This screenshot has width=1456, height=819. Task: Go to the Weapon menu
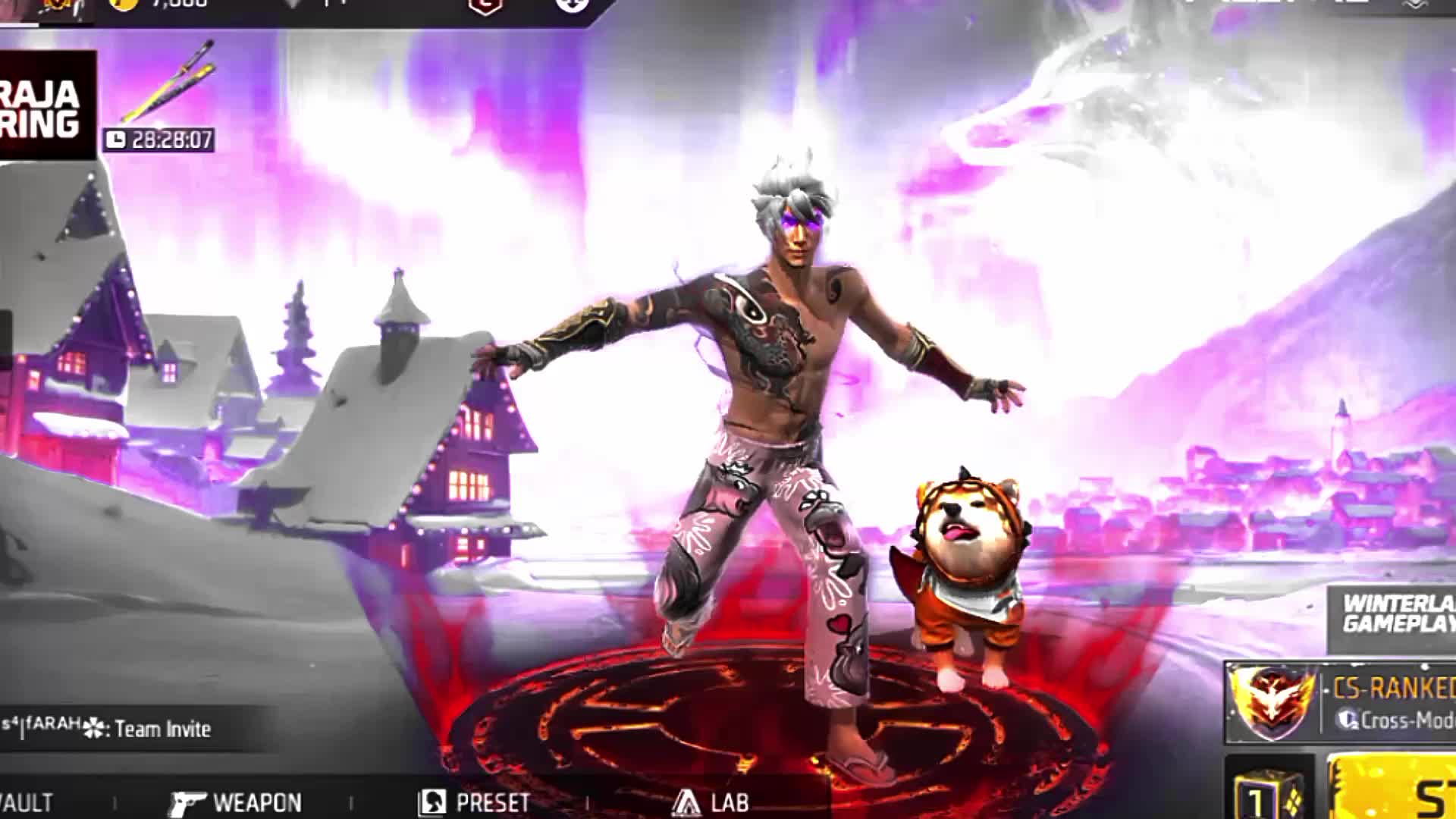[x=235, y=802]
